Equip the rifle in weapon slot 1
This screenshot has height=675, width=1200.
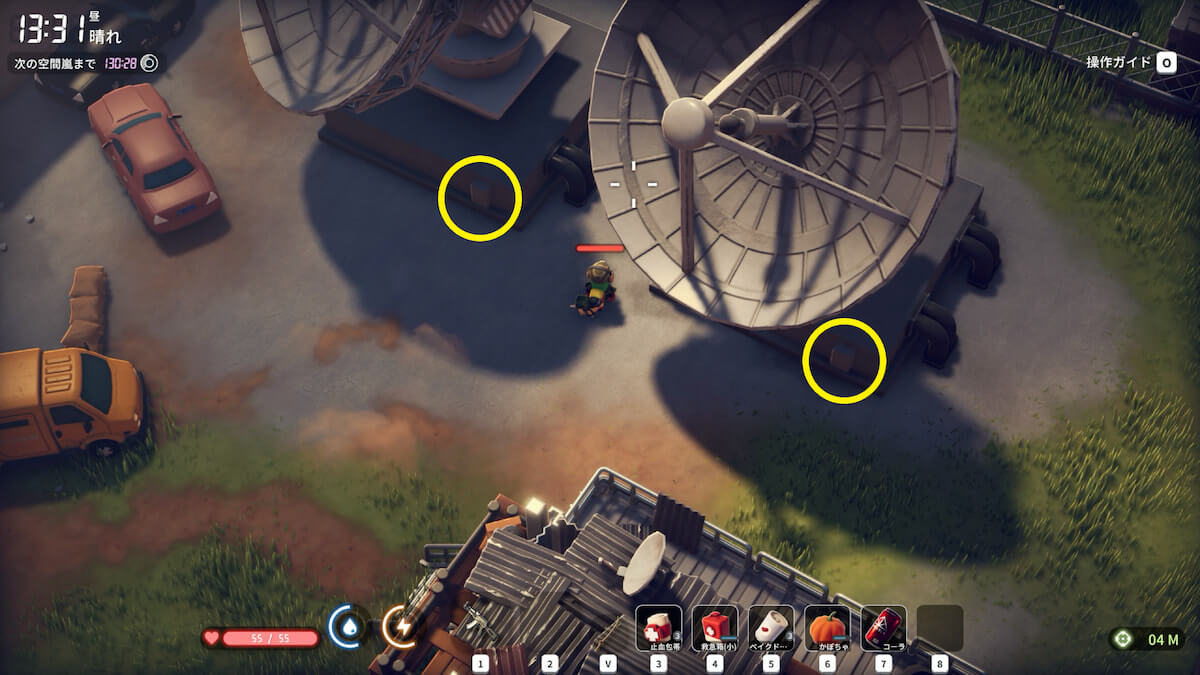click(x=480, y=625)
